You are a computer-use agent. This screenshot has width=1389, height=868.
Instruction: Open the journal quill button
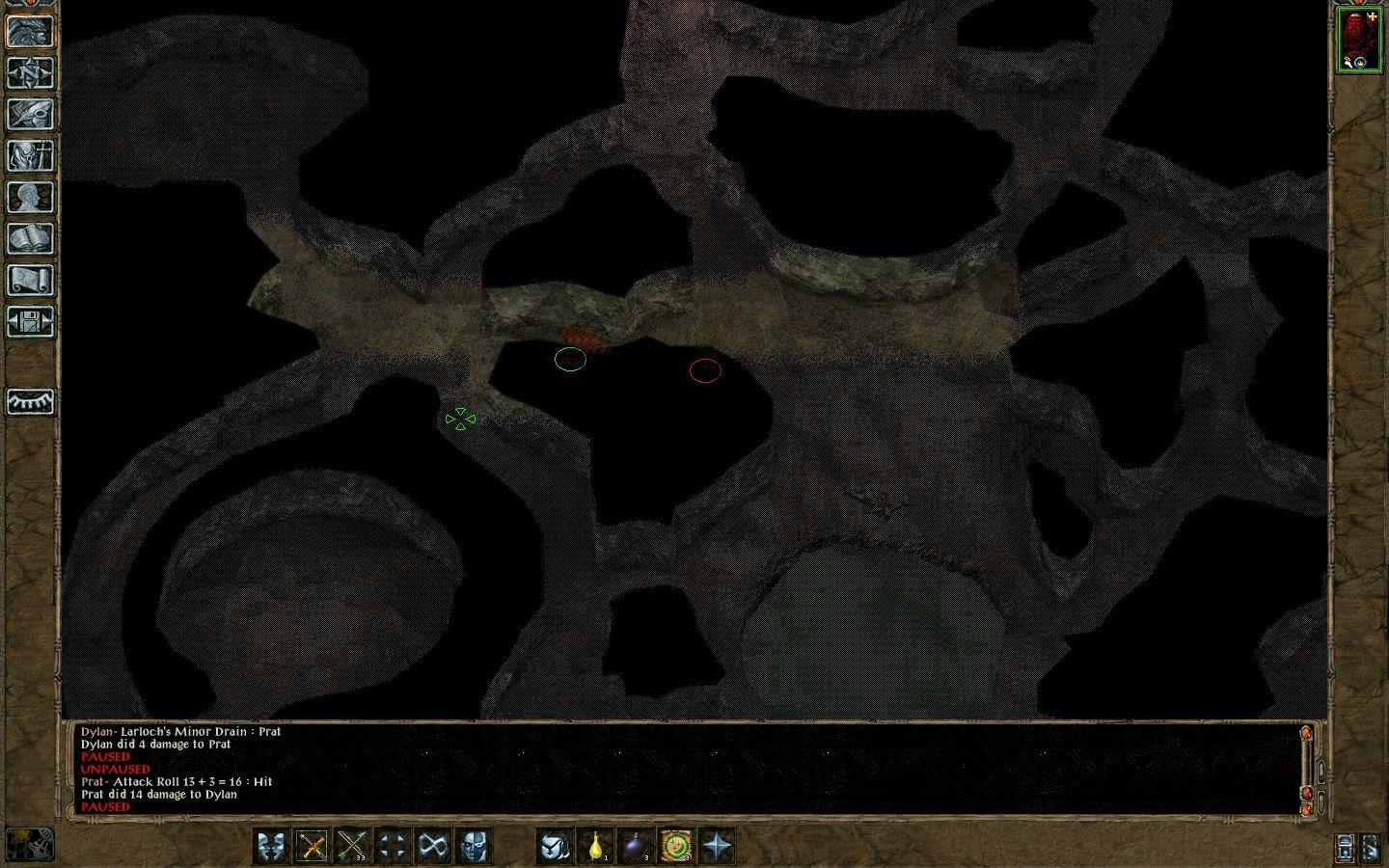point(30,114)
